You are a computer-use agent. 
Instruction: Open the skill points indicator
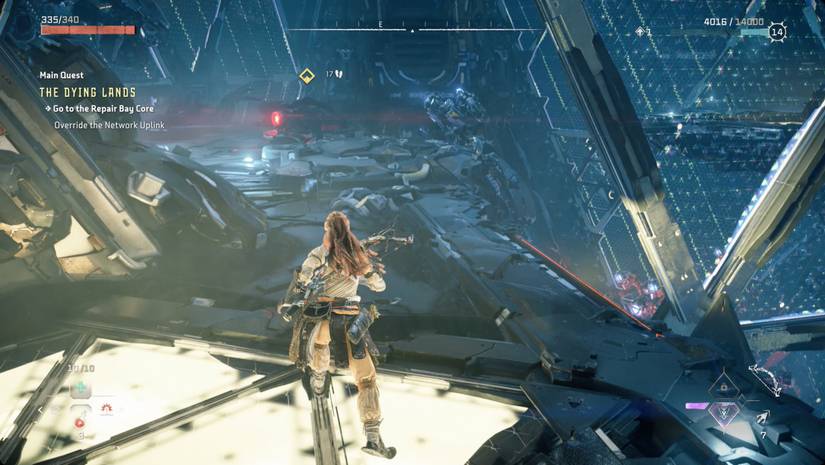(x=642, y=32)
